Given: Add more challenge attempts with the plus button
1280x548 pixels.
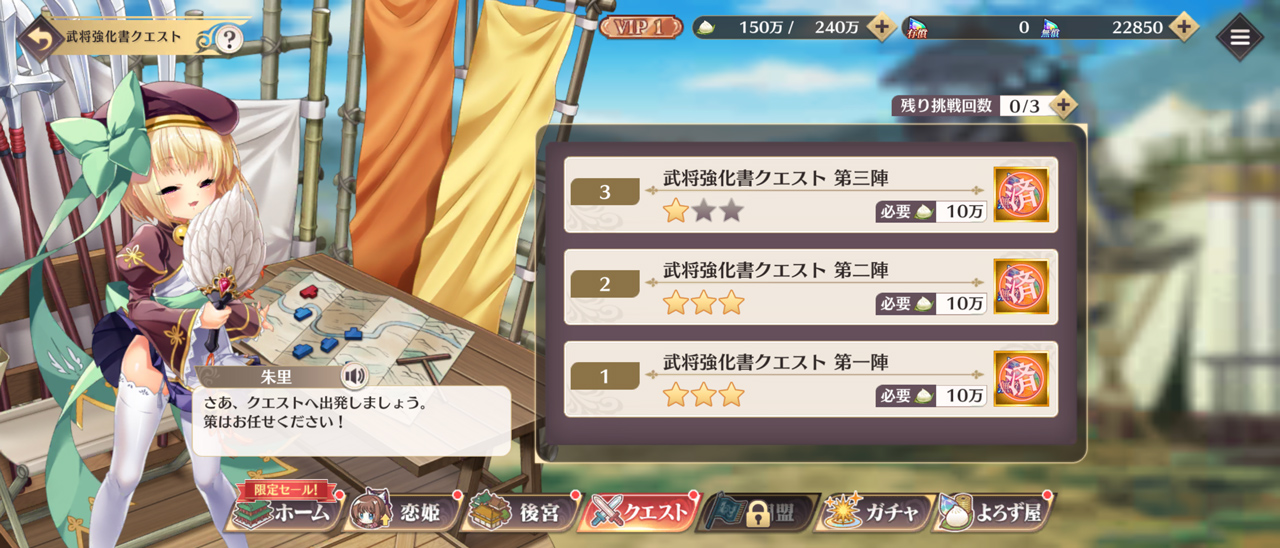Looking at the screenshot, I should coord(1062,105).
